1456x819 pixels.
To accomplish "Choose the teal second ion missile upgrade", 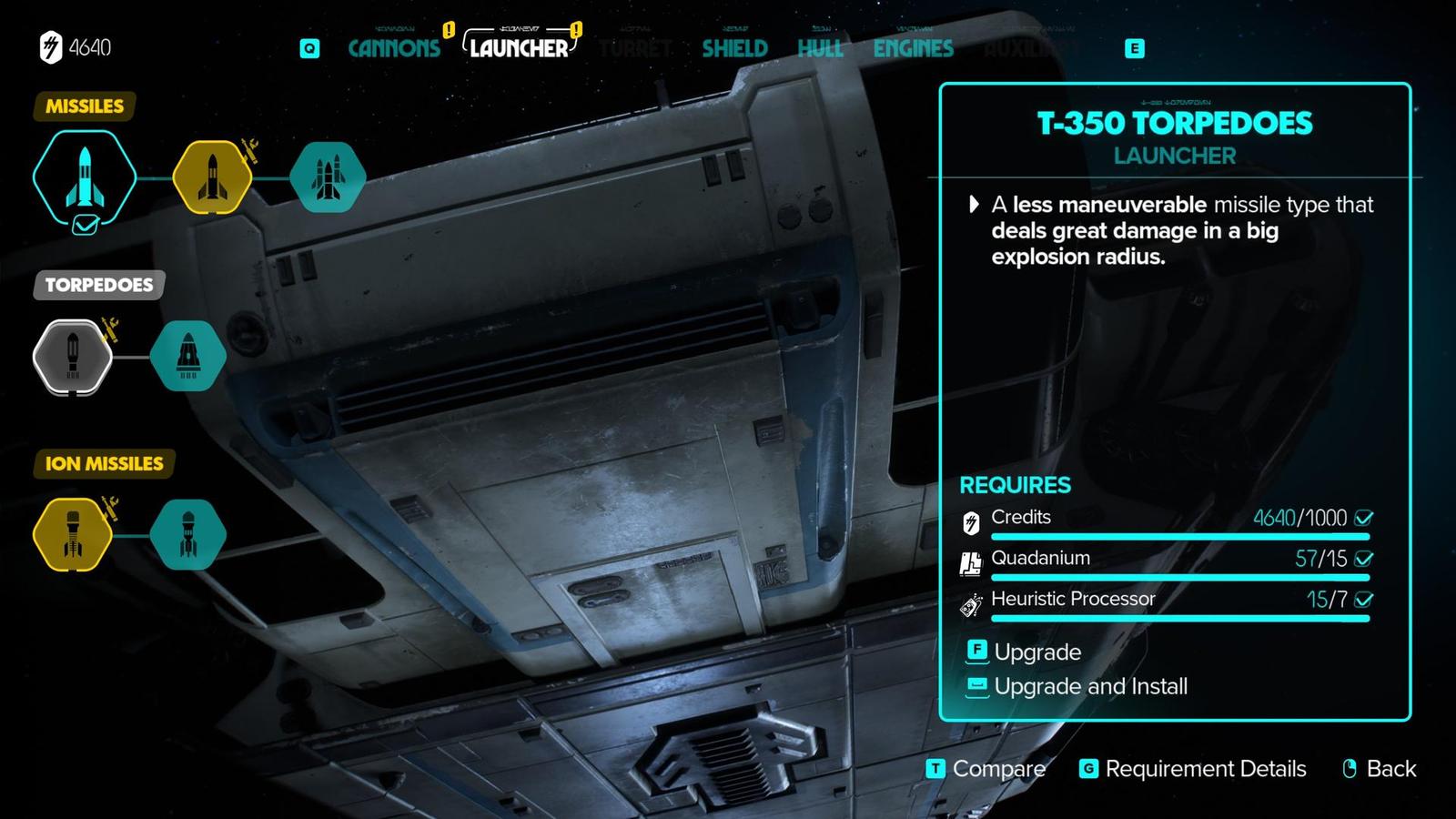I will (x=187, y=535).
